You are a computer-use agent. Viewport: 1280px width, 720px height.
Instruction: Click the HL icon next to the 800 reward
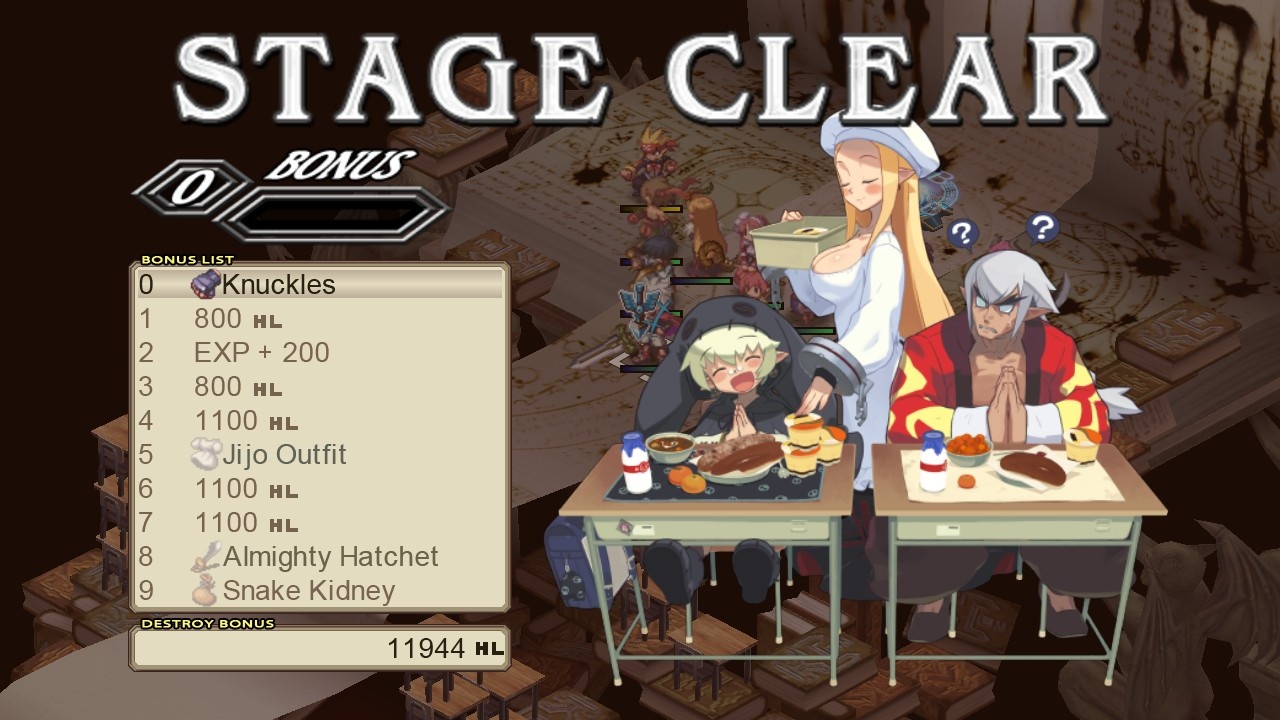tap(266, 320)
